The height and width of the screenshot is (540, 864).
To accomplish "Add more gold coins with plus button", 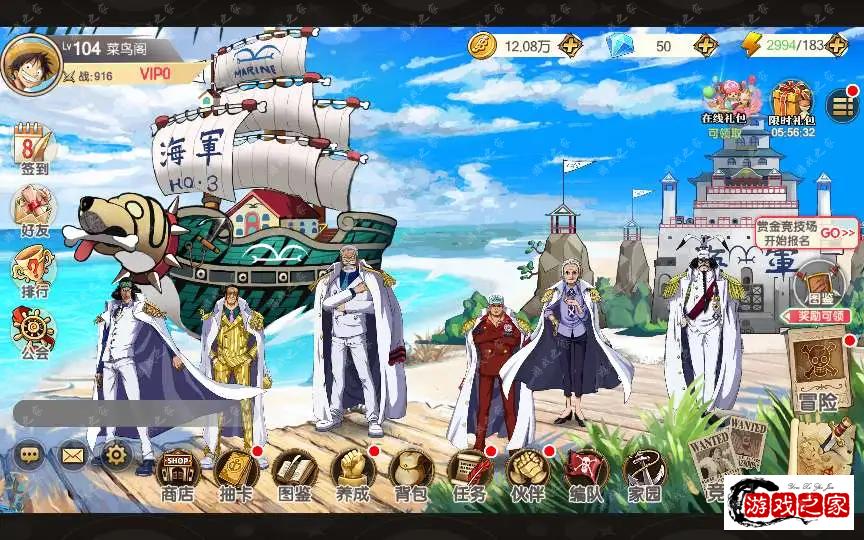I will click(570, 45).
